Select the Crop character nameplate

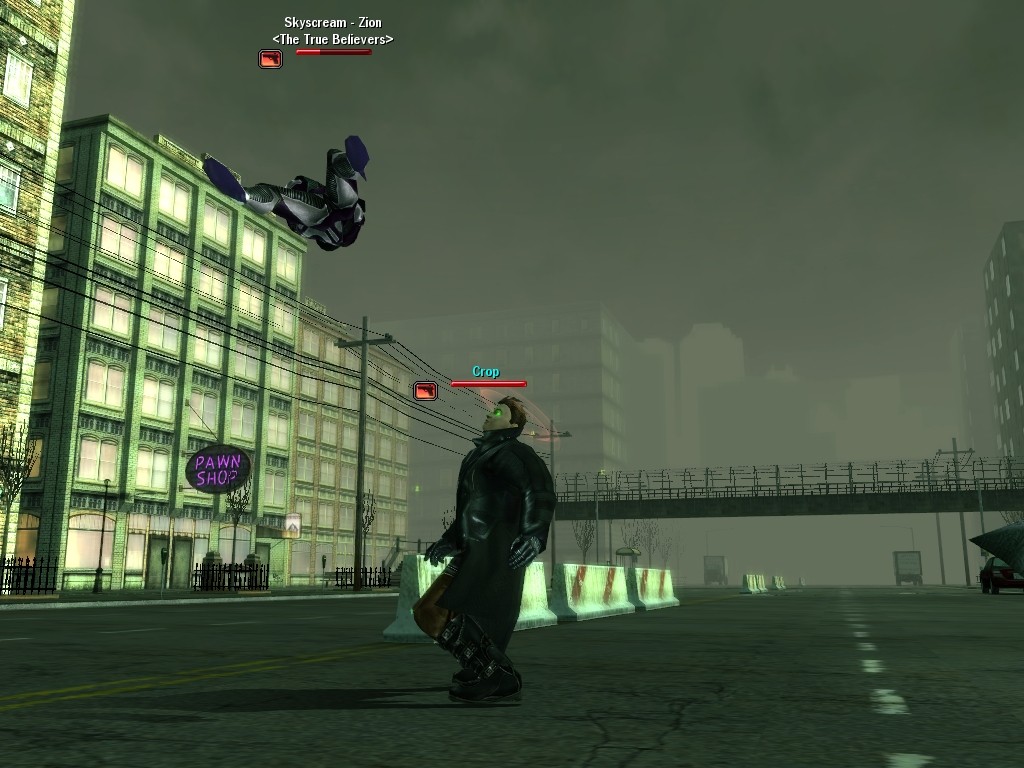pos(486,372)
